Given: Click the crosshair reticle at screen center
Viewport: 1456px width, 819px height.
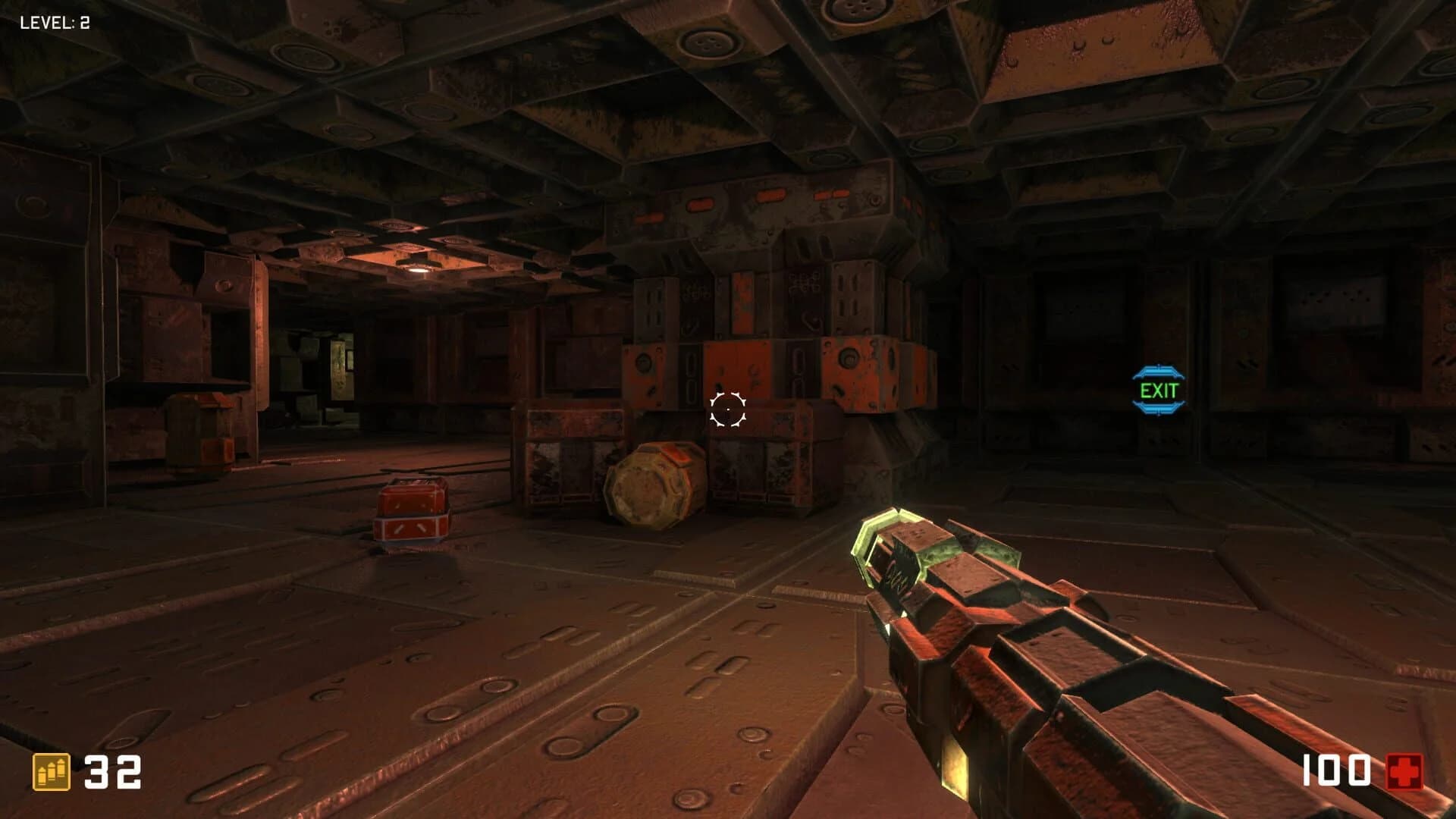Looking at the screenshot, I should [x=728, y=409].
